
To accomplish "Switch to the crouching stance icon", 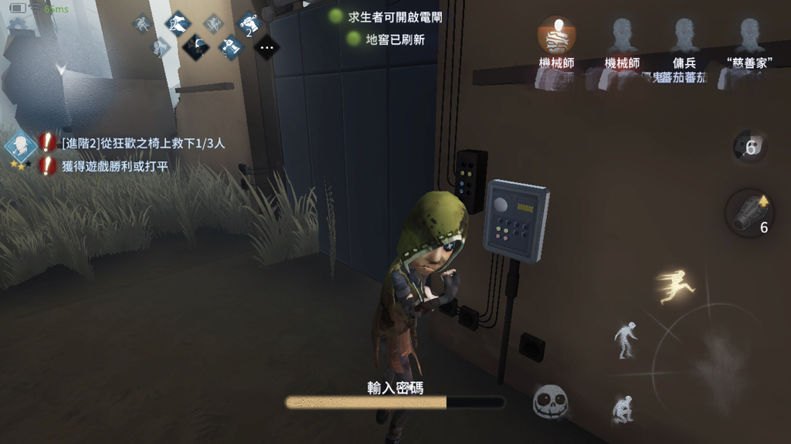I will coord(624,409).
